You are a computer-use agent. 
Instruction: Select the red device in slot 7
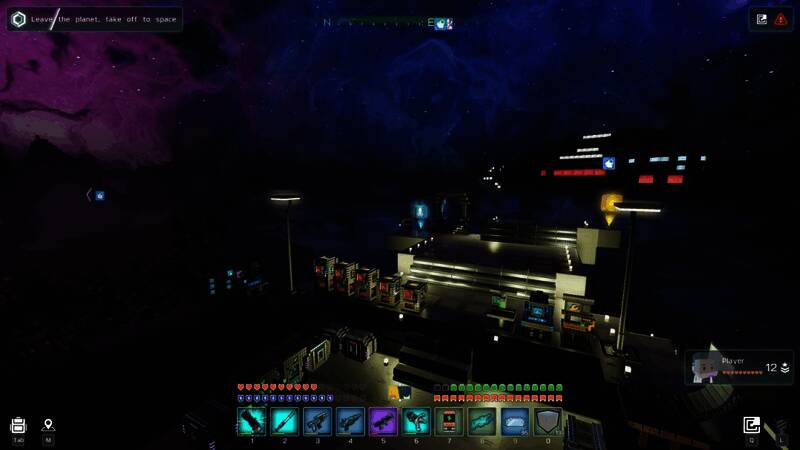(x=449, y=421)
